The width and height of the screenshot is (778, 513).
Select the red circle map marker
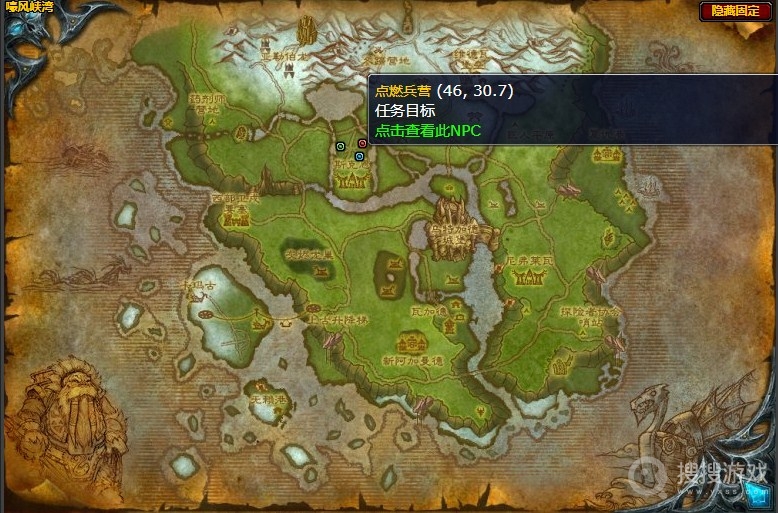coord(362,144)
